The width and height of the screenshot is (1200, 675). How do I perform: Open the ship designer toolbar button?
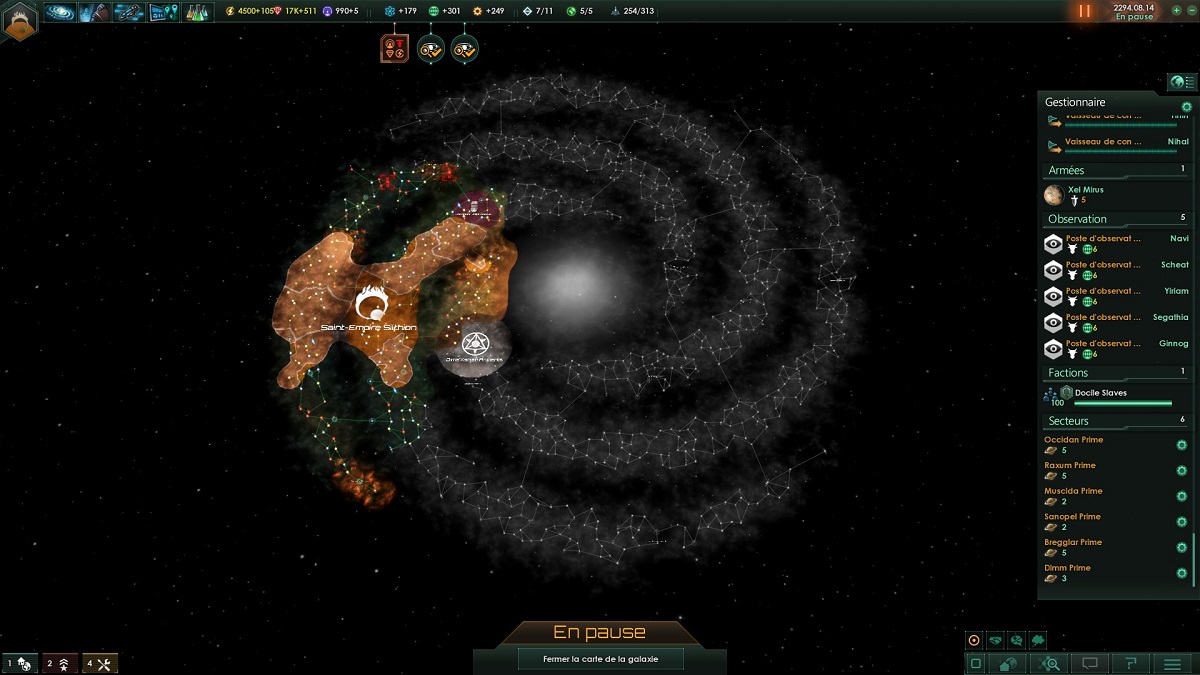click(x=128, y=12)
